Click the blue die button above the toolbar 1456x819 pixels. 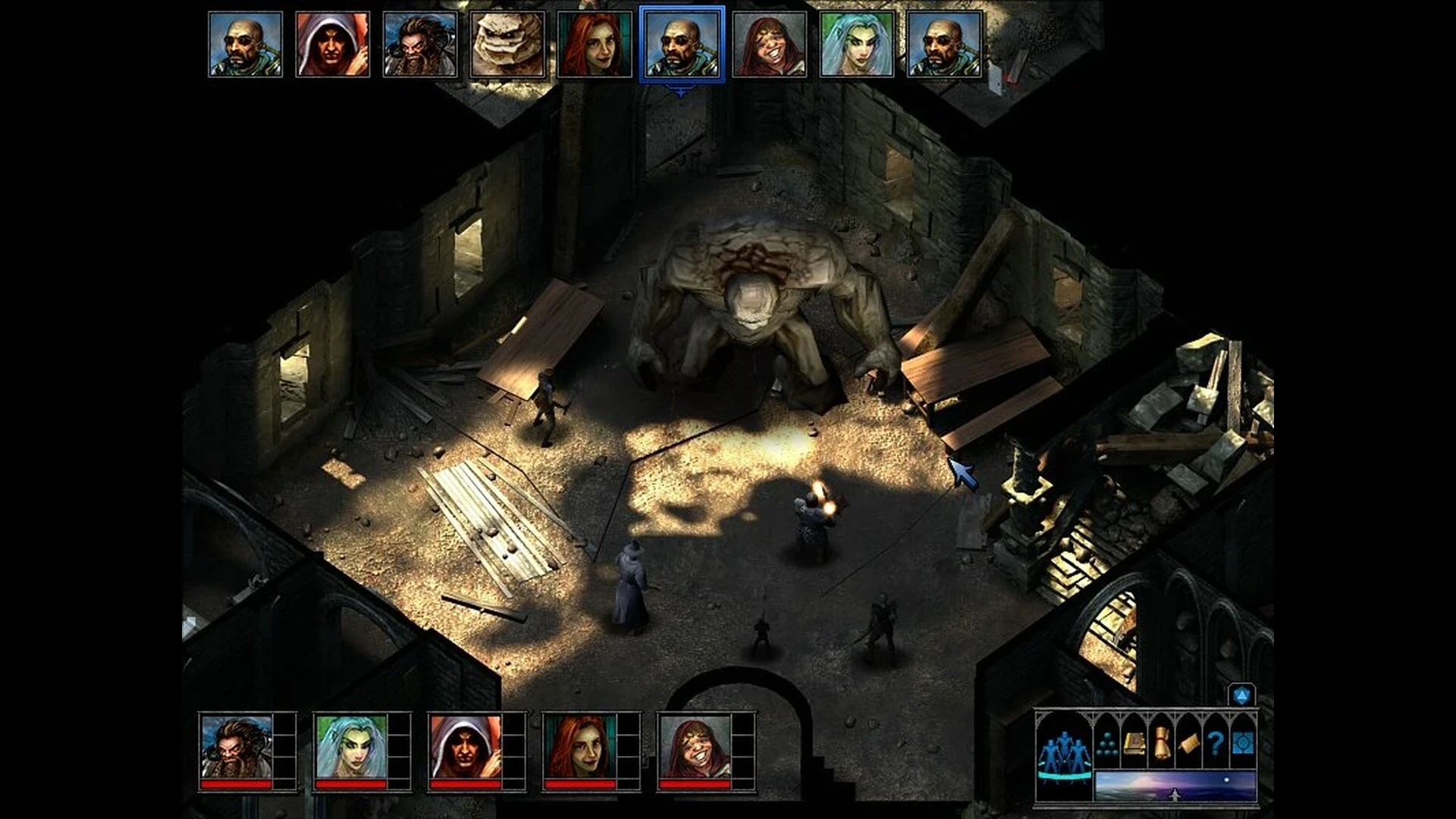point(1241,695)
